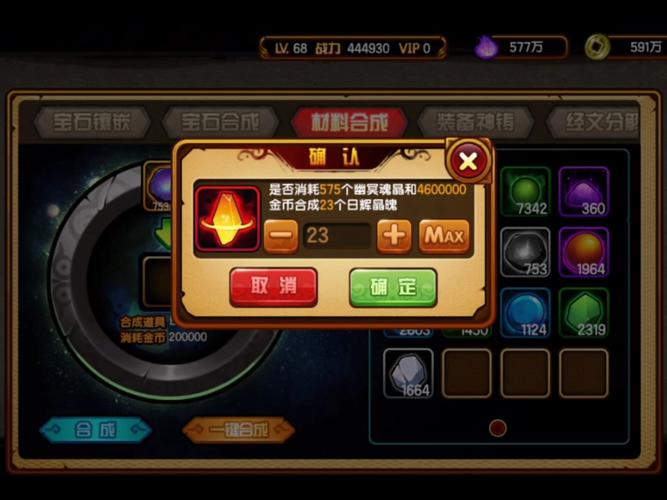The image size is (667, 500).
Task: Select the 材料合成 tab
Action: pyautogui.click(x=350, y=122)
